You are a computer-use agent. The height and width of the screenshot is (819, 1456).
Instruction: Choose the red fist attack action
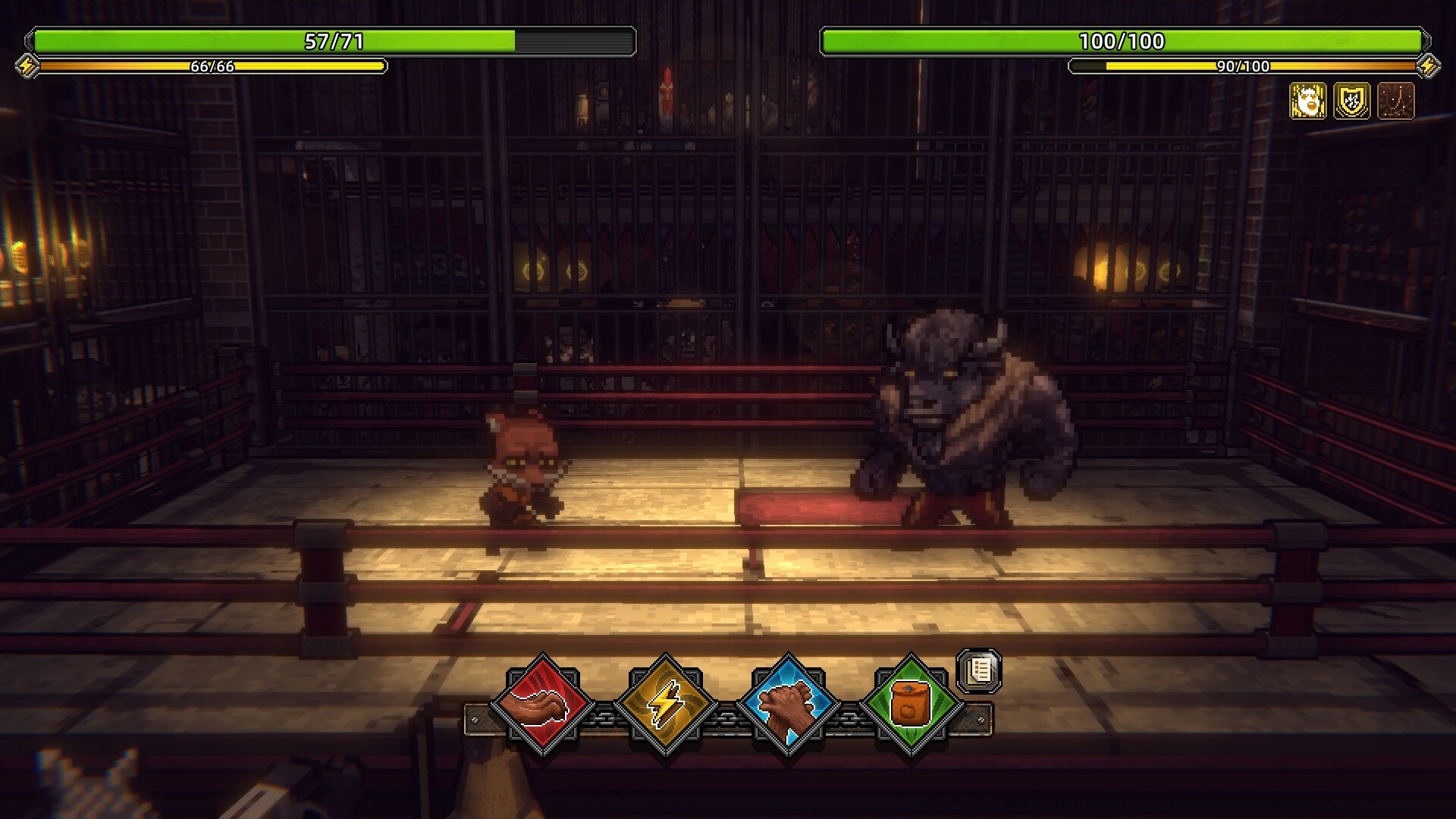[542, 704]
